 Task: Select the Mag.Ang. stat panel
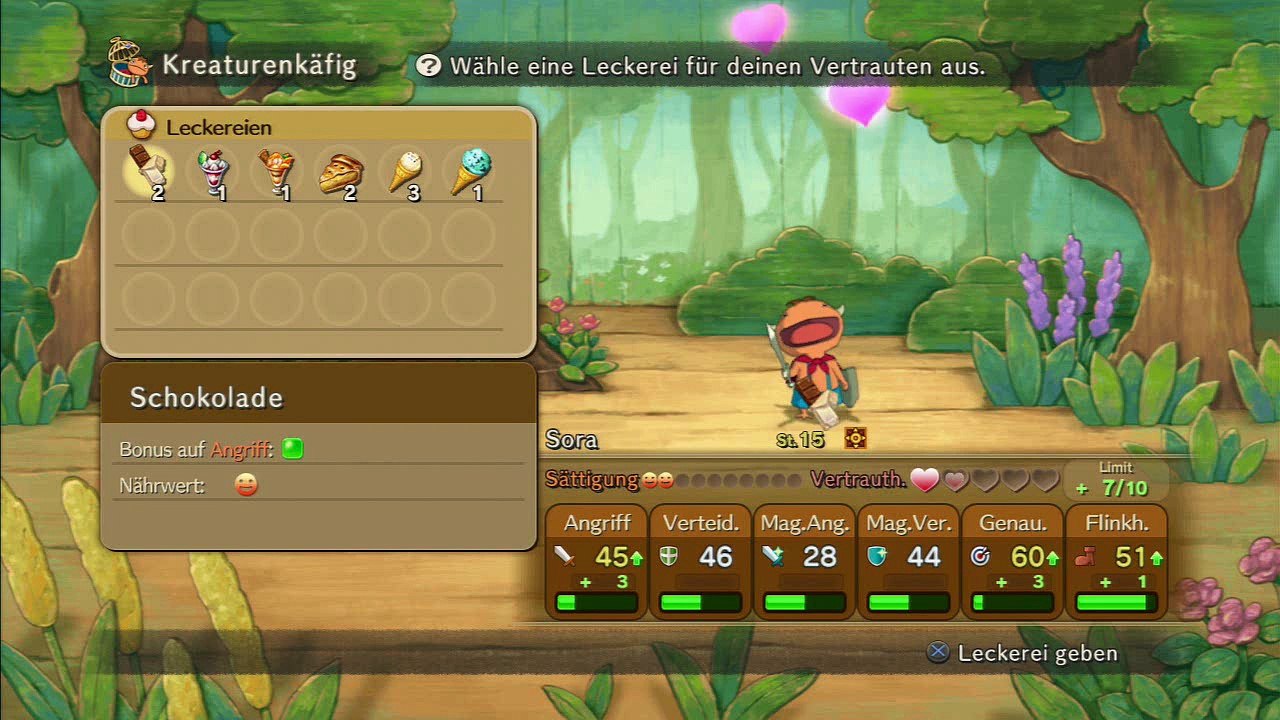click(805, 561)
